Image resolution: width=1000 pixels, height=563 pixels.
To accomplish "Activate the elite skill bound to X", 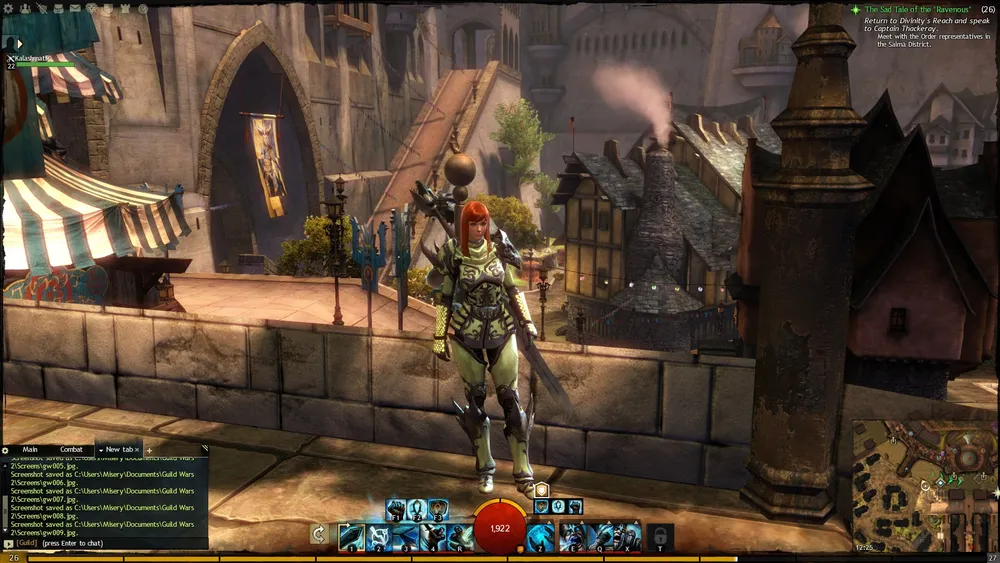I will point(627,536).
